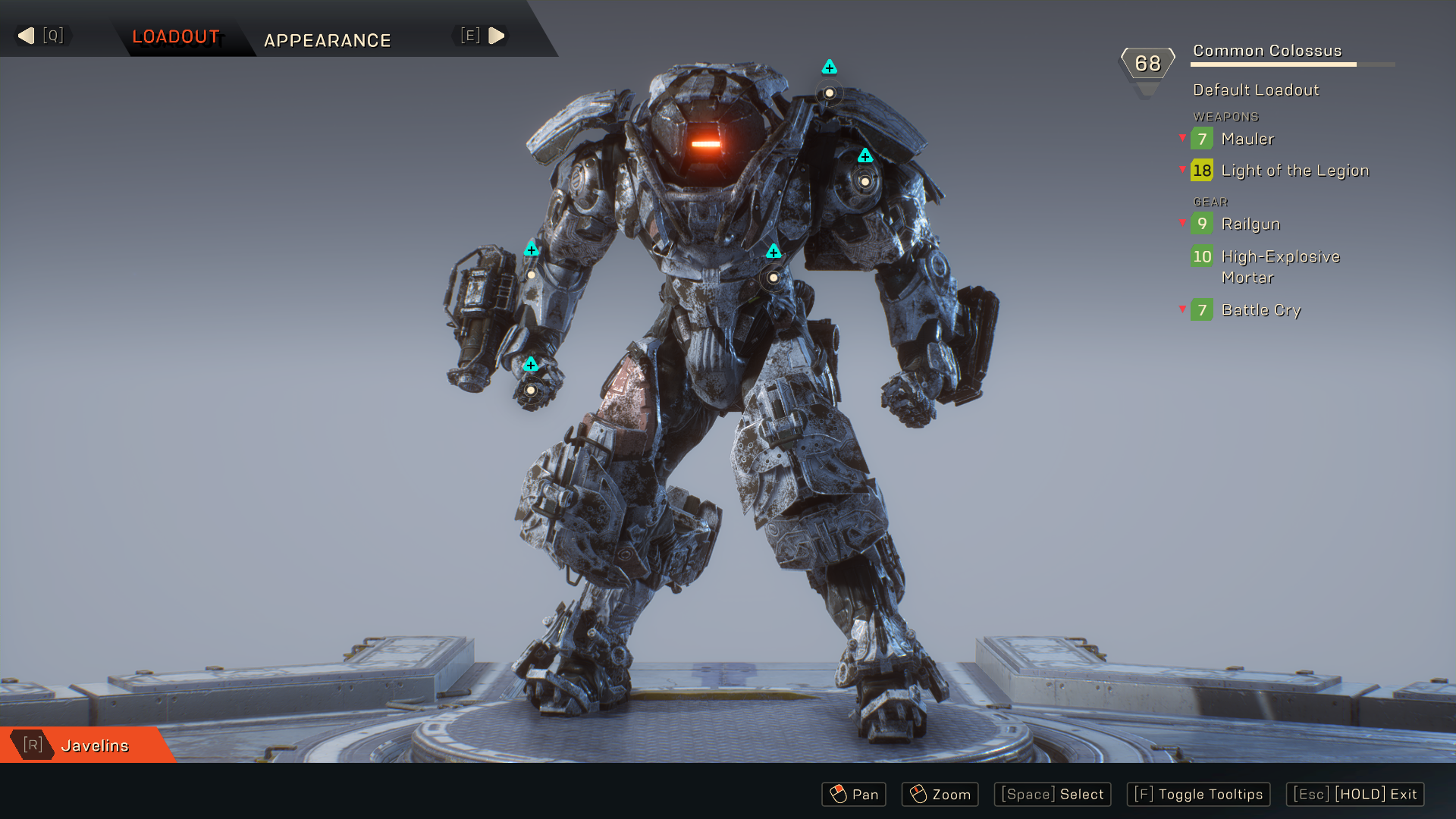Go to the next tab arrow
1456x819 pixels.
pos(496,36)
